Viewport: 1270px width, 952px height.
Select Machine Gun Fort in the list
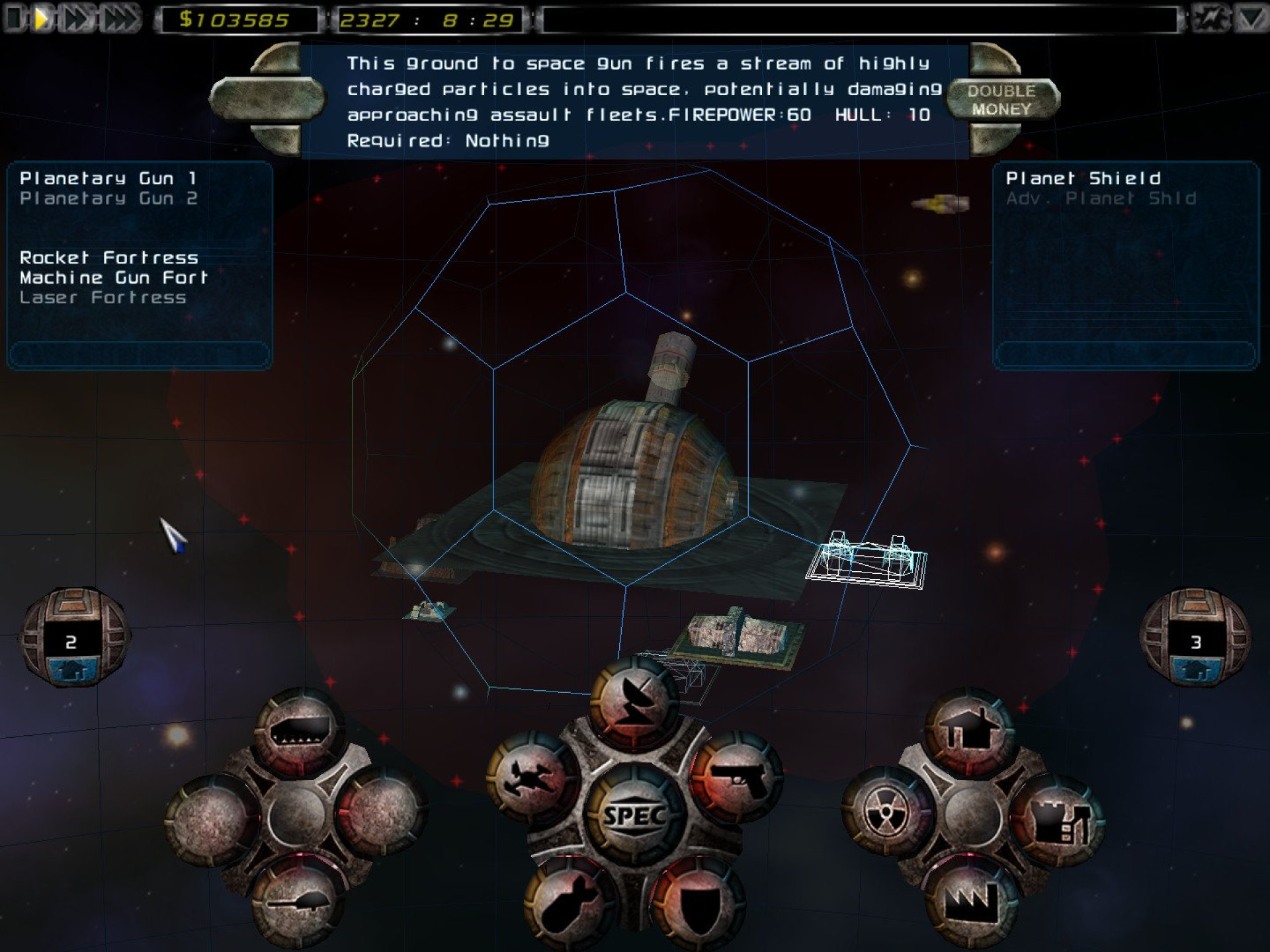(x=114, y=278)
